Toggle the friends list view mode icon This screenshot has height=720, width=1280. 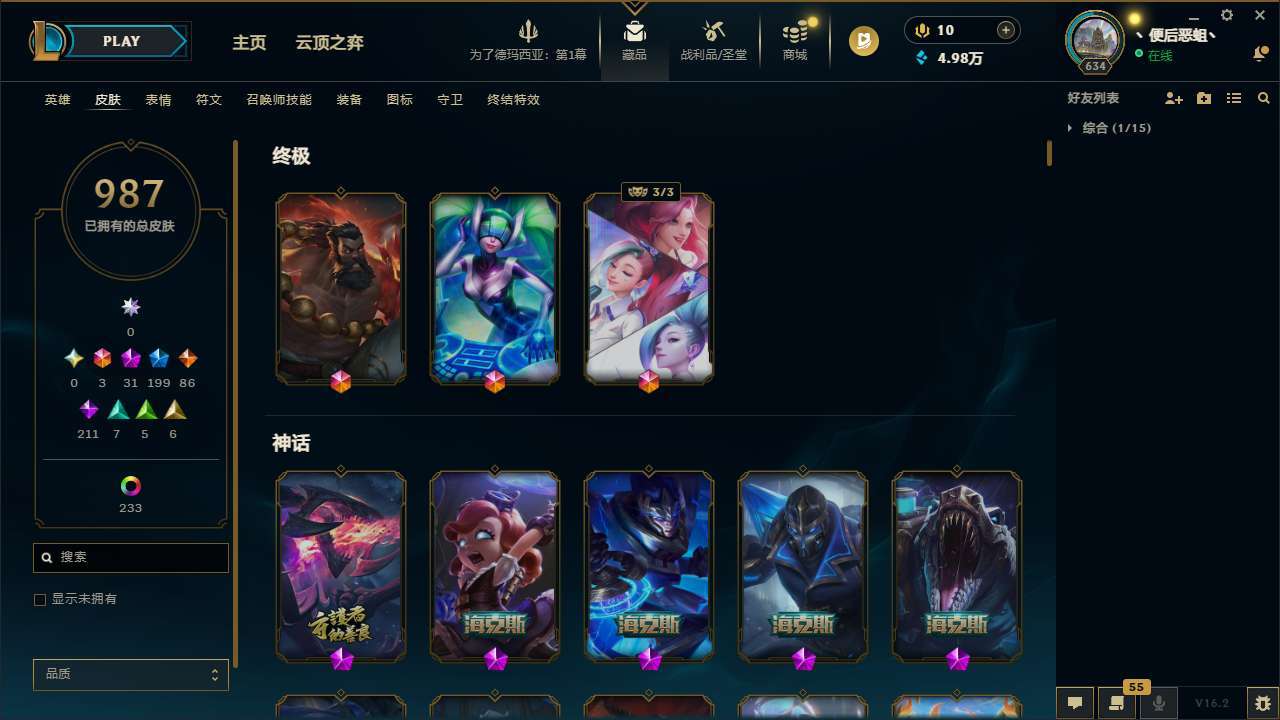(x=1233, y=98)
